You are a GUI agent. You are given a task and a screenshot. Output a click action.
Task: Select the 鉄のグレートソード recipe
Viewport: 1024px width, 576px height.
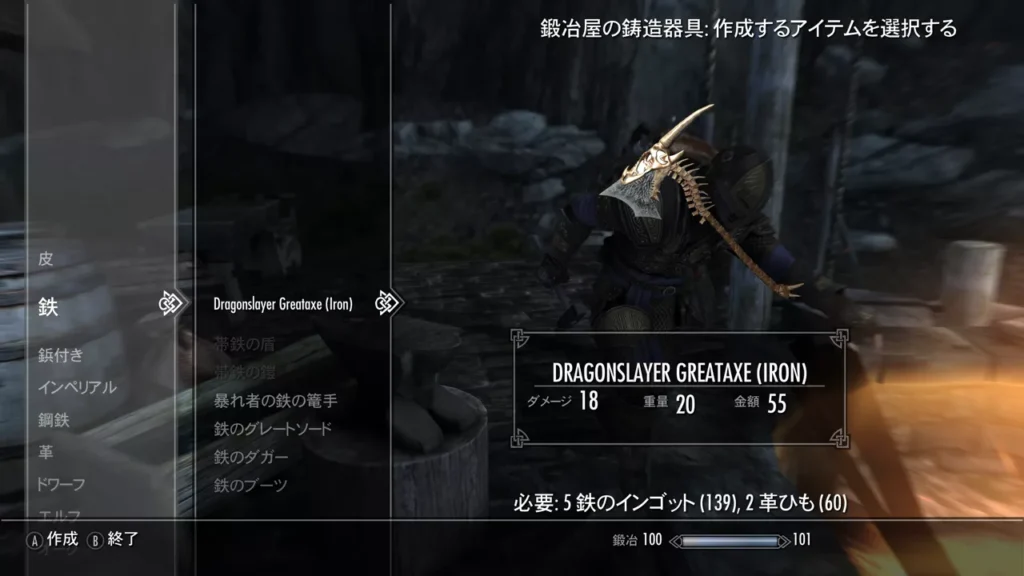[x=272, y=429]
